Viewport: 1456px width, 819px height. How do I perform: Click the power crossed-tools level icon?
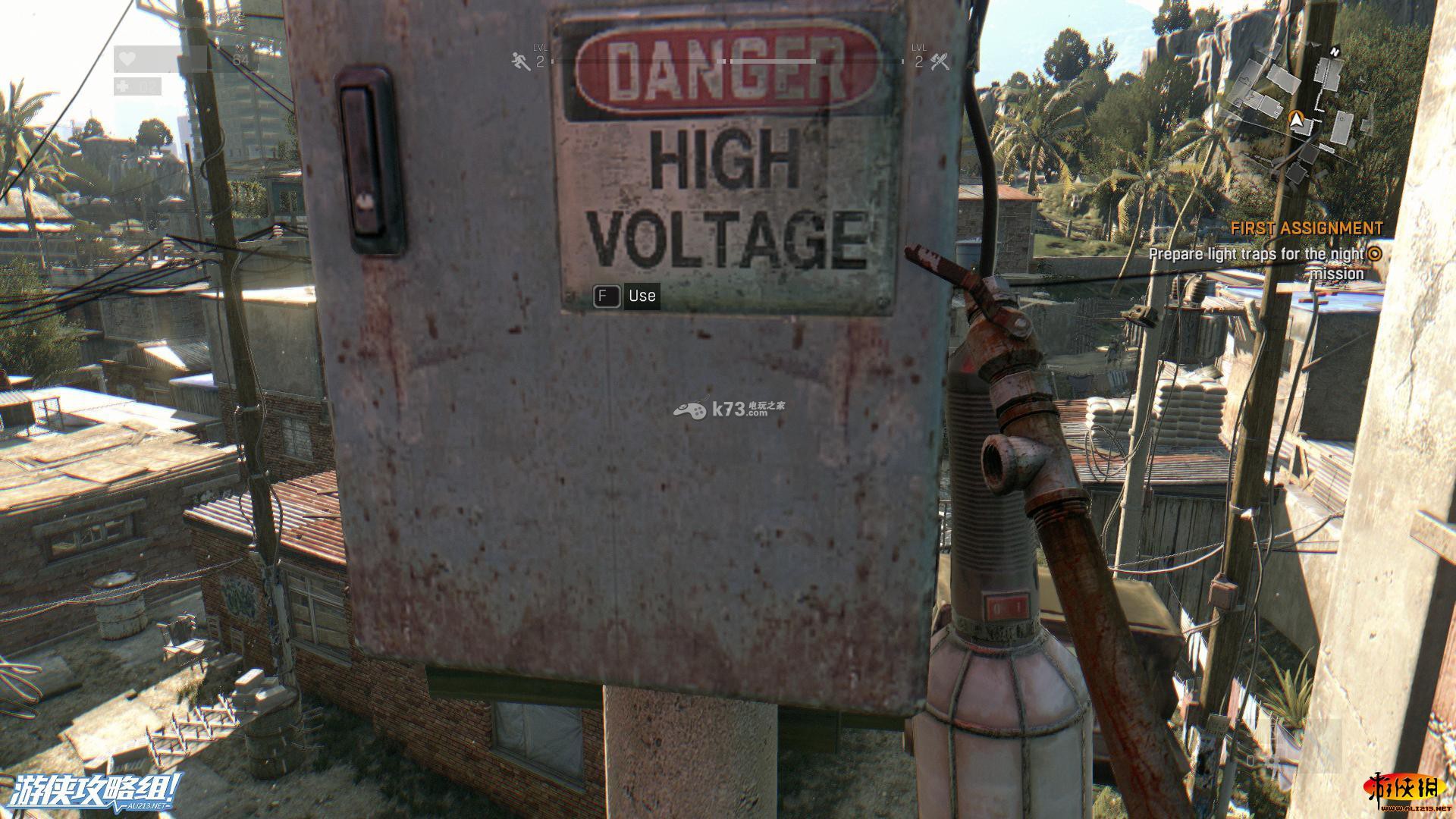(x=940, y=61)
